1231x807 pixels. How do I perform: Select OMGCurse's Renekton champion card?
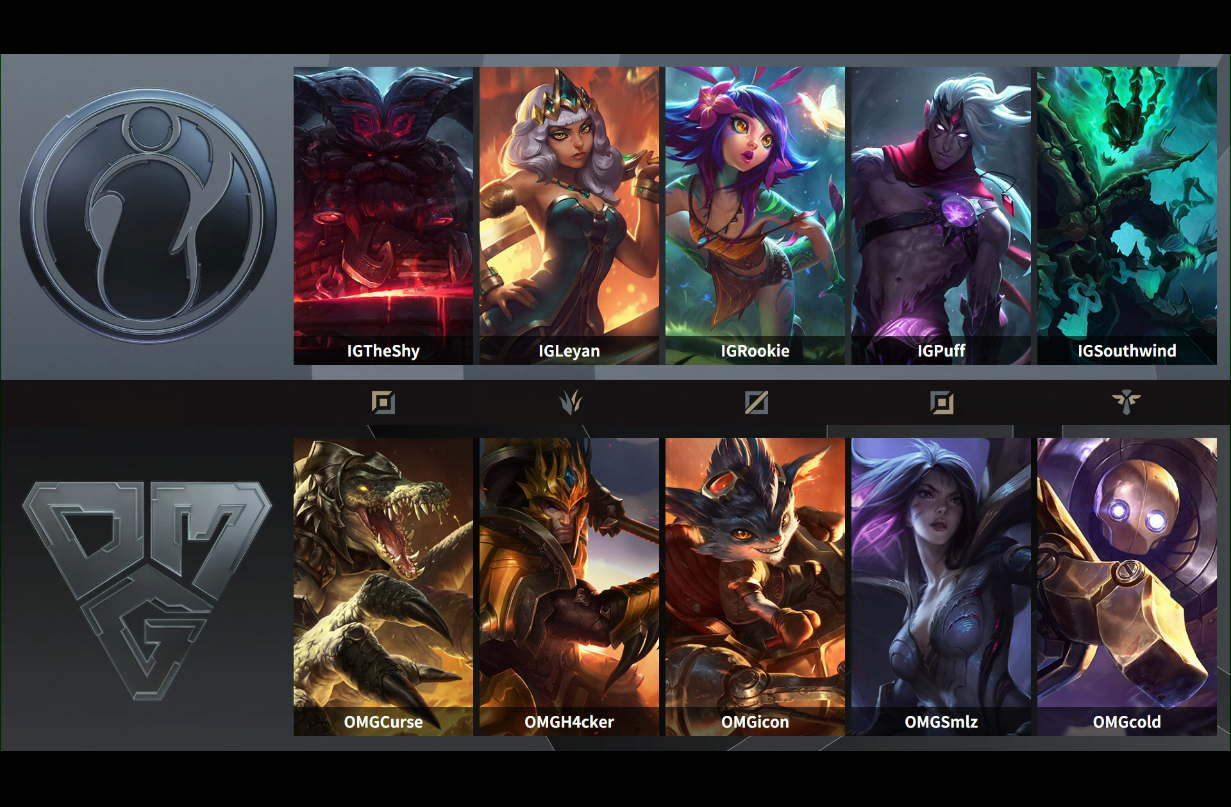[383, 586]
